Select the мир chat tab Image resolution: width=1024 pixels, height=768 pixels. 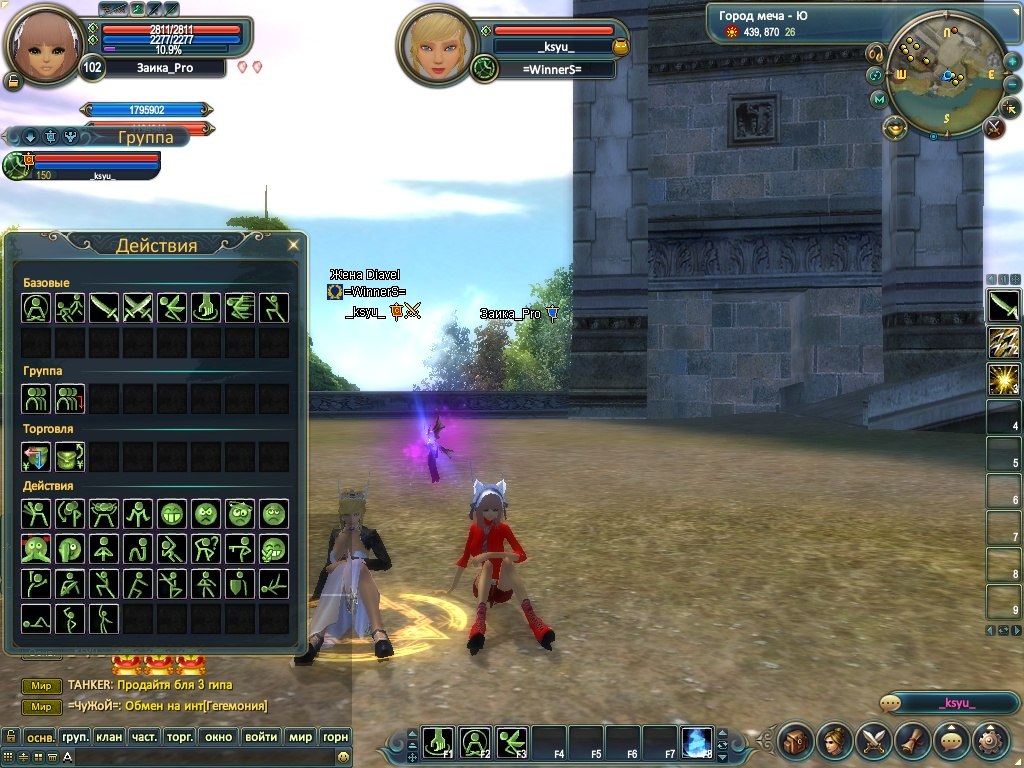[x=300, y=737]
